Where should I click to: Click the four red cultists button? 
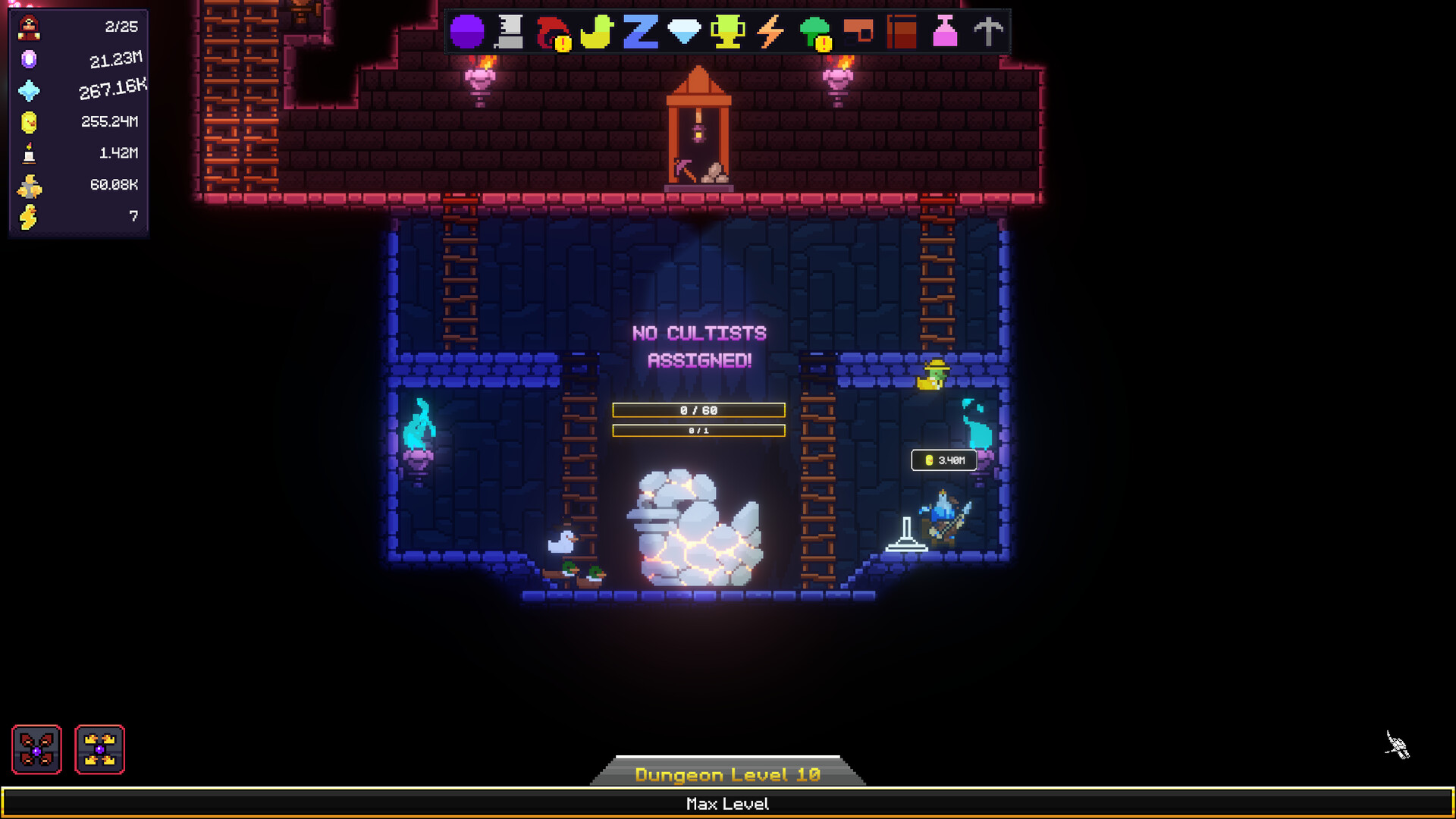(36, 749)
